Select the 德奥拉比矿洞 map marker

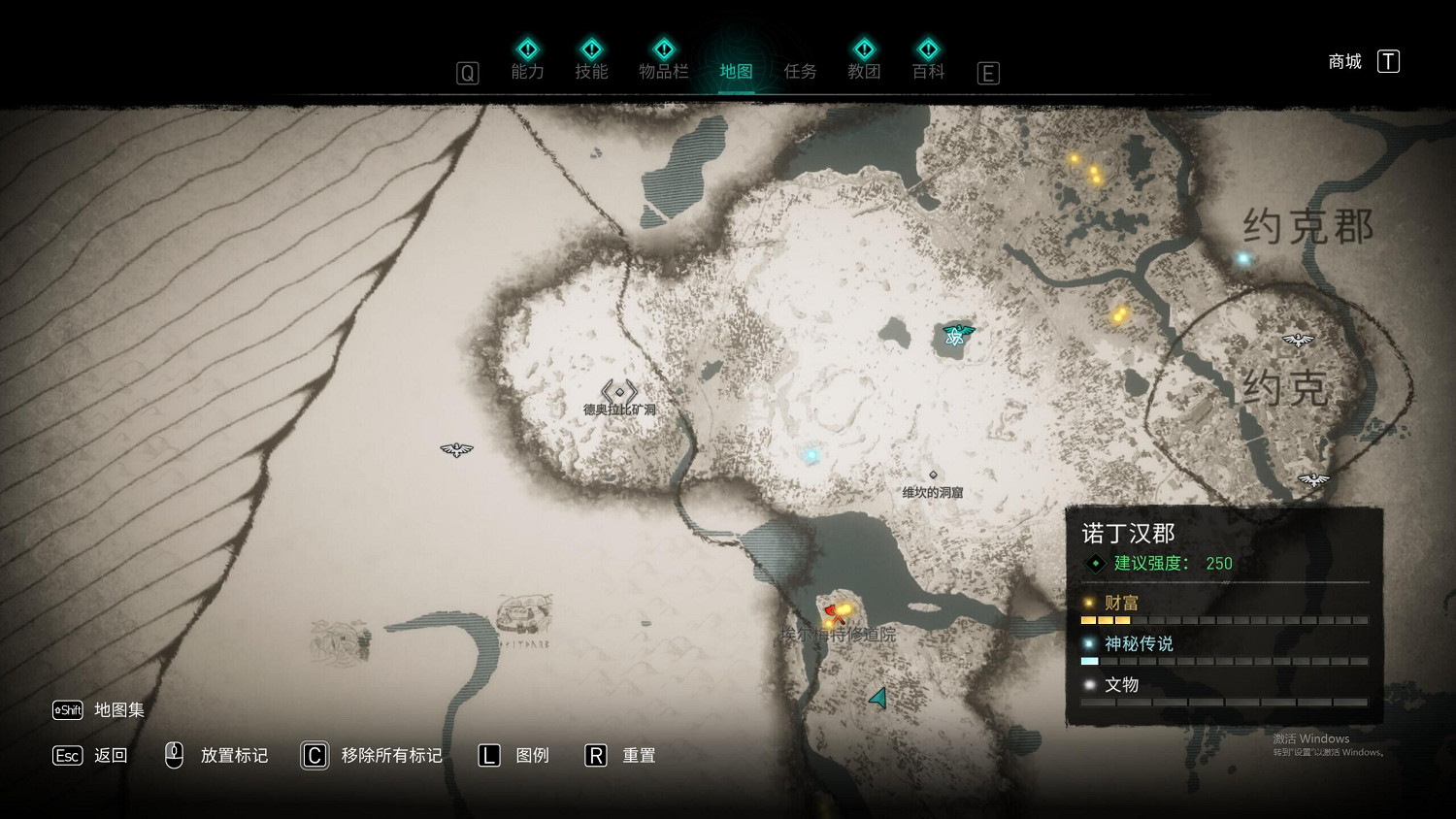point(619,393)
